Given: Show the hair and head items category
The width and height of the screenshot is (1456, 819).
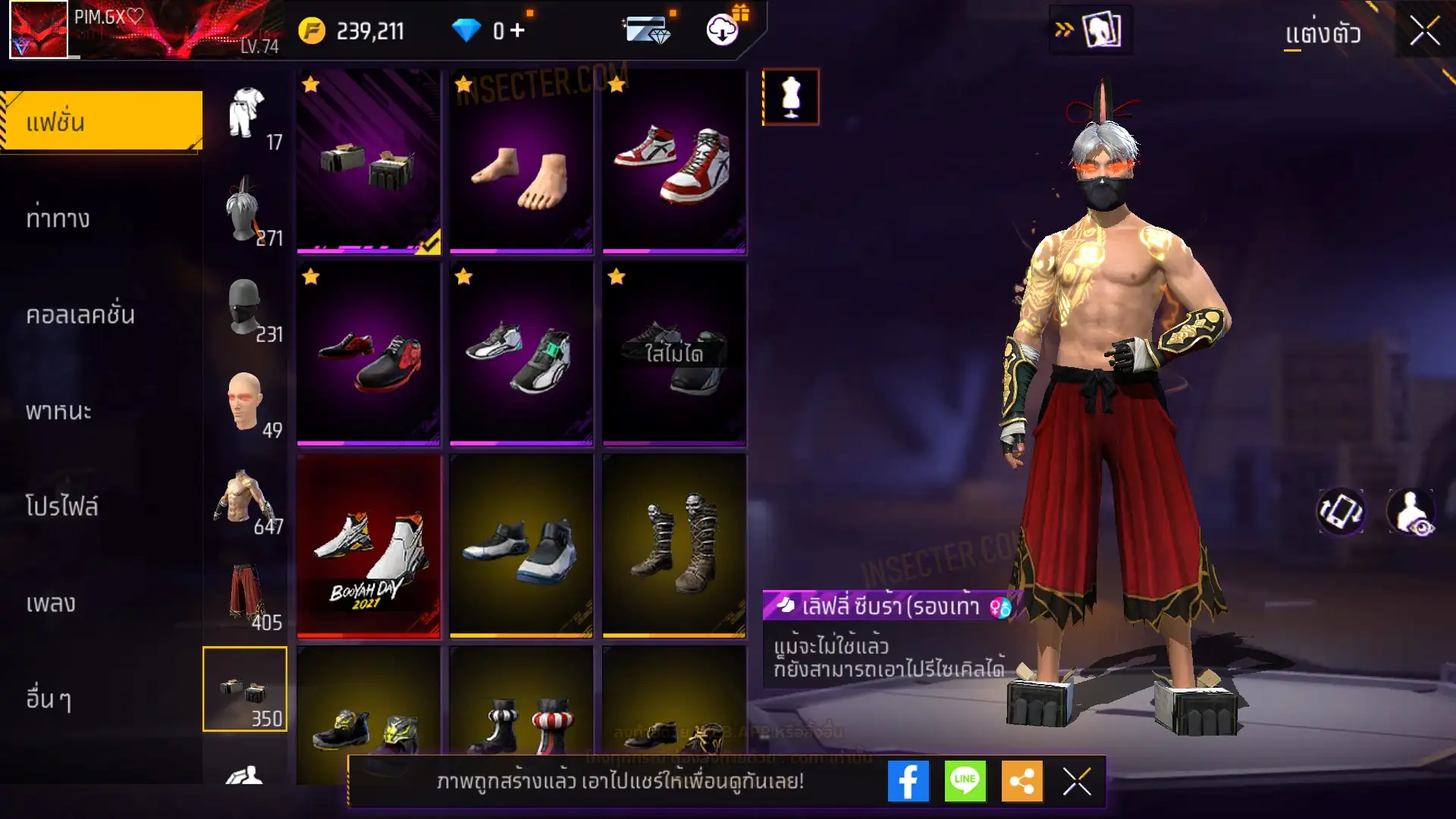Looking at the screenshot, I should 245,209.
